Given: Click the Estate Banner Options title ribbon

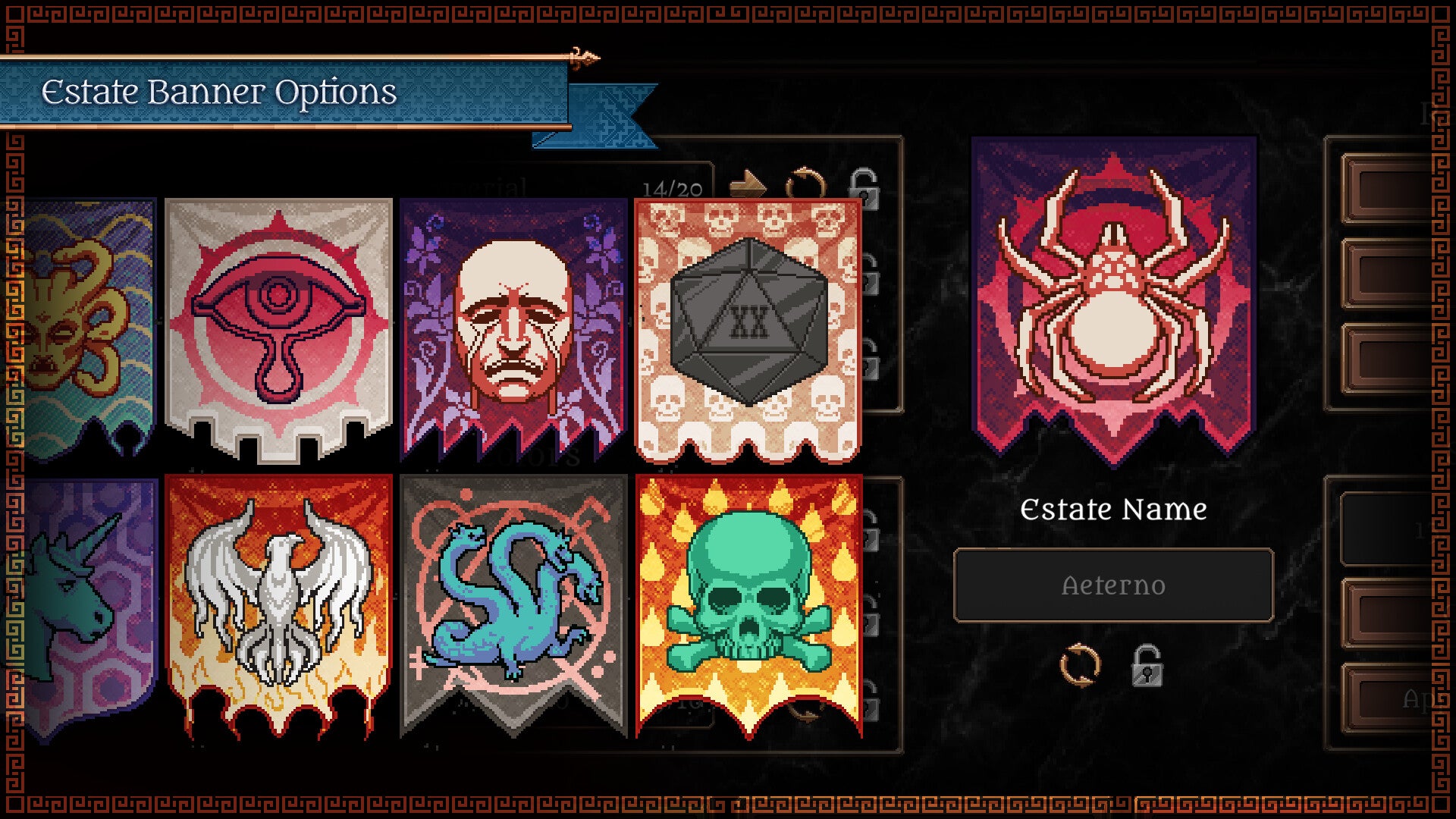Looking at the screenshot, I should (220, 93).
